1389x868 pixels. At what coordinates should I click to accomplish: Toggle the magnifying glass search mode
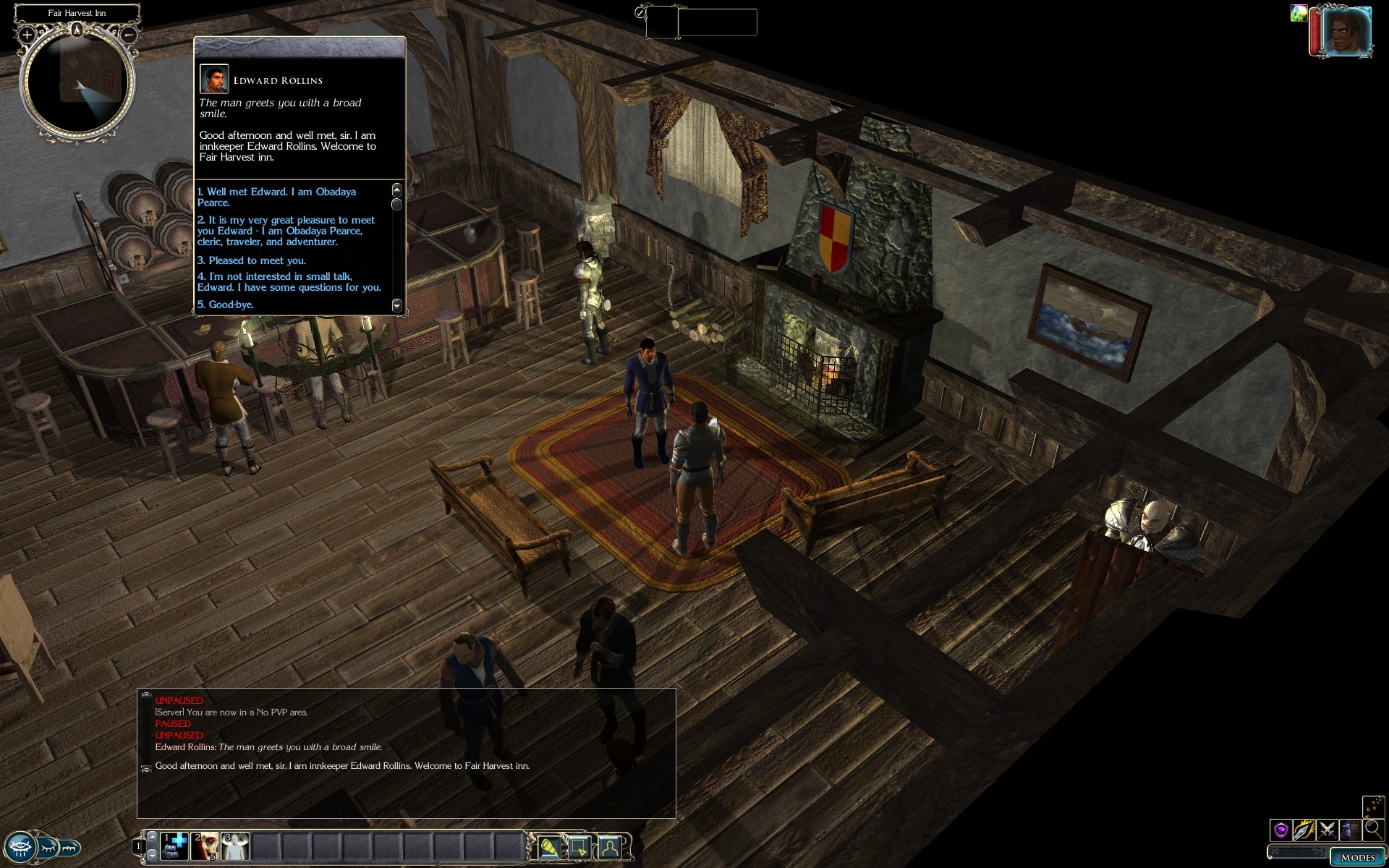coord(1373,829)
